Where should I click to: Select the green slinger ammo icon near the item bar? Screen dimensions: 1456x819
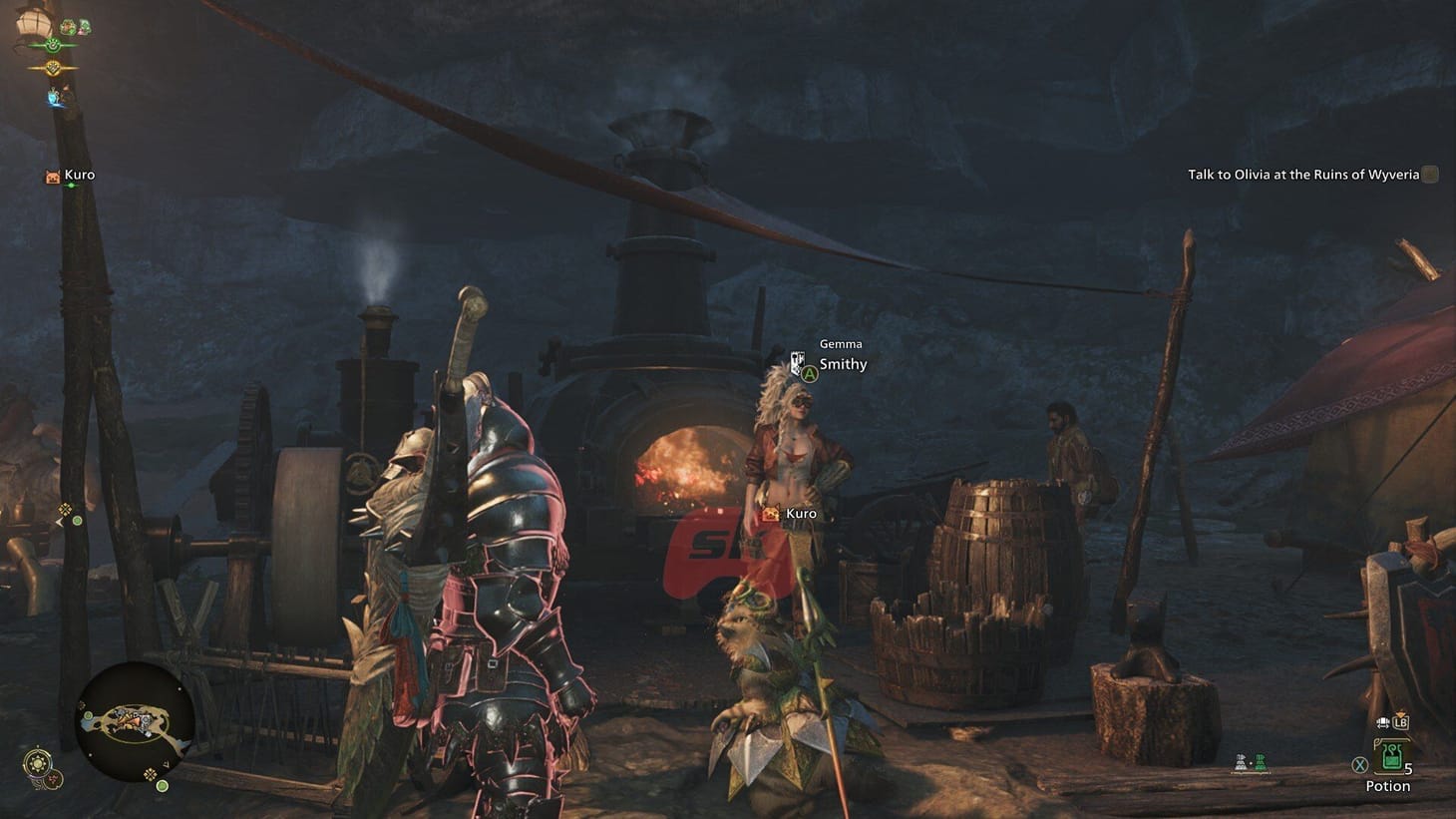click(x=1260, y=762)
